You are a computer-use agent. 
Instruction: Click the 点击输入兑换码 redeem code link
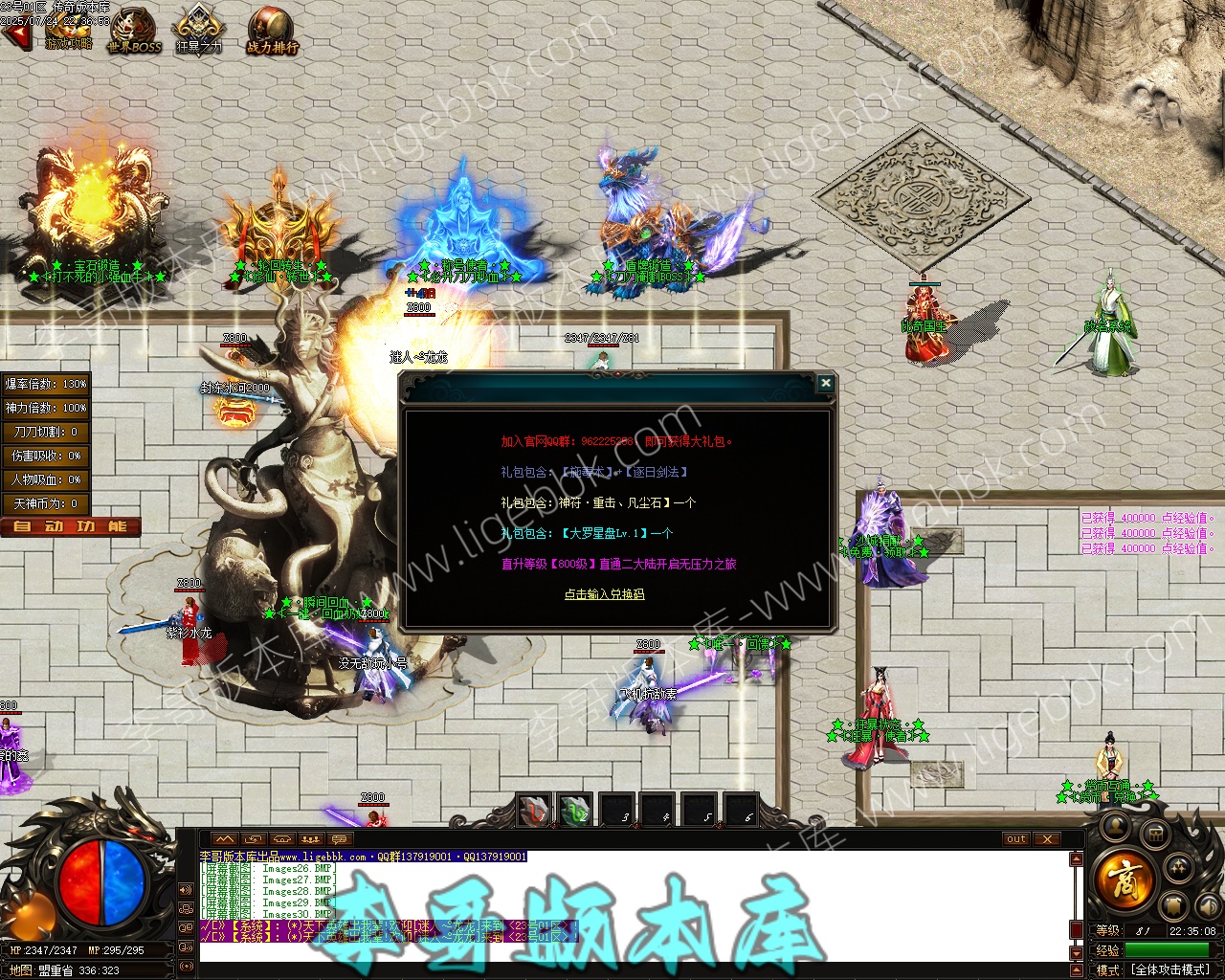604,594
